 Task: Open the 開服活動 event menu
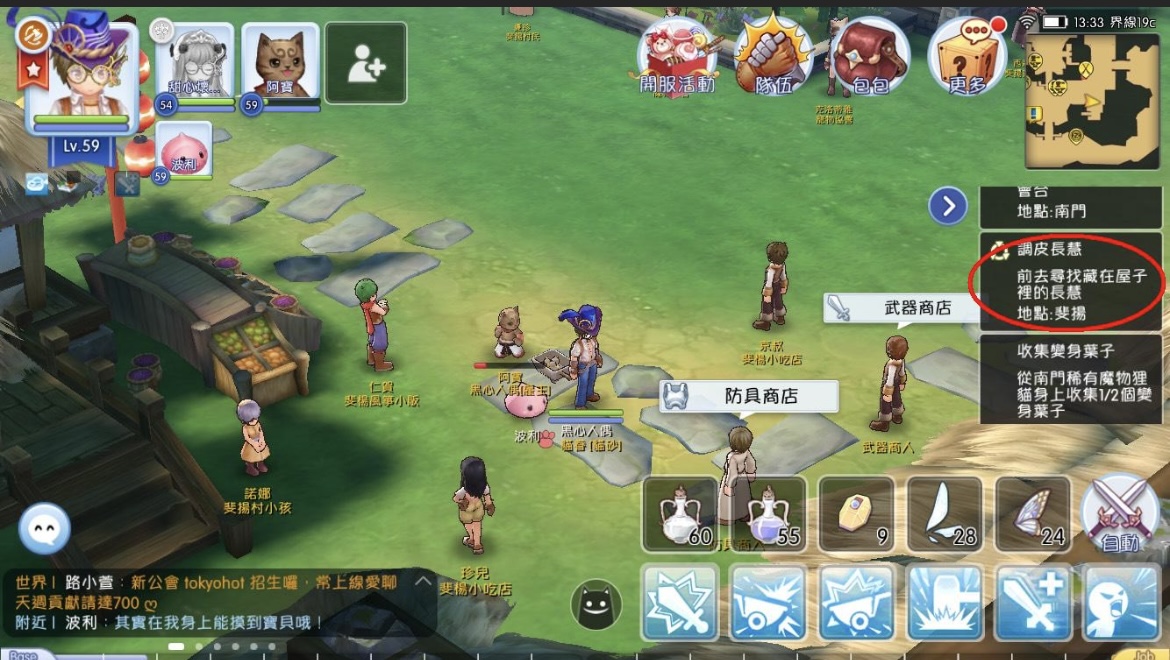coord(677,58)
